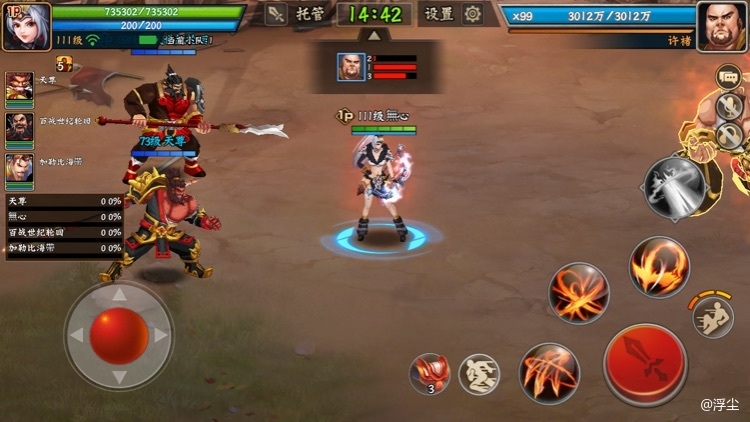Use the fiery claw strike skill

pos(550,373)
